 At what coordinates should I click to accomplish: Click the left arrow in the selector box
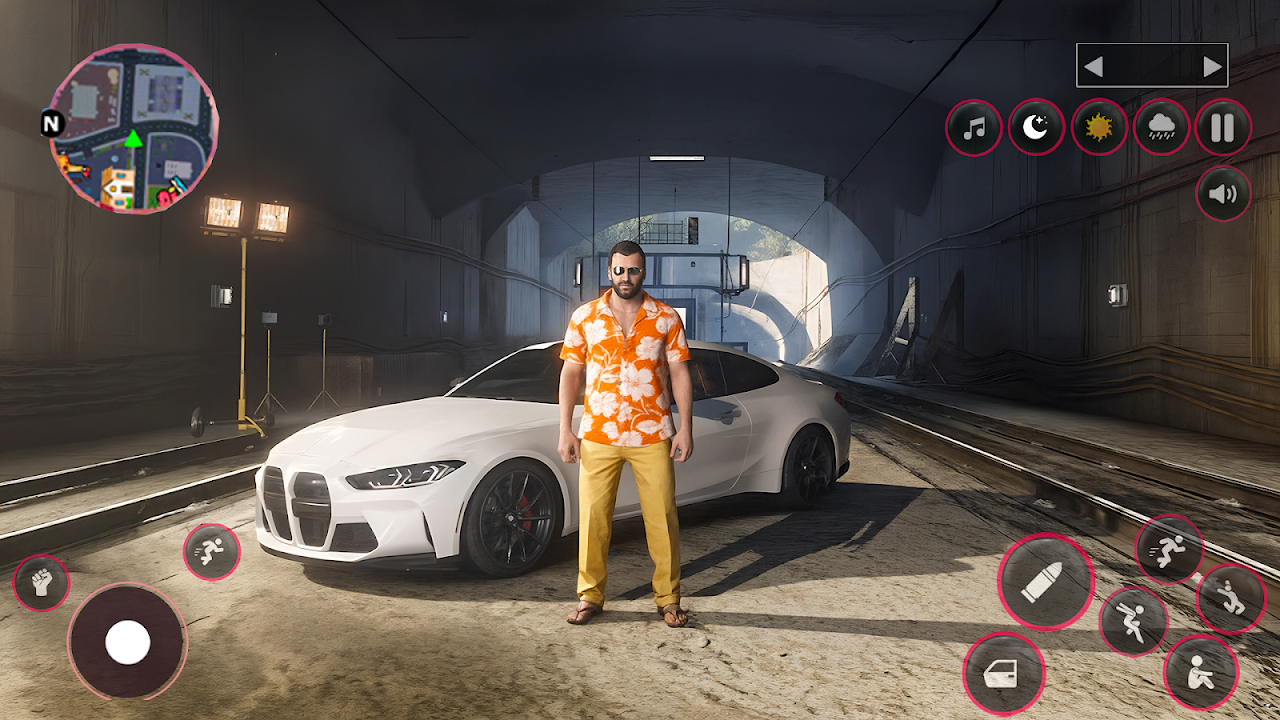click(x=1094, y=67)
